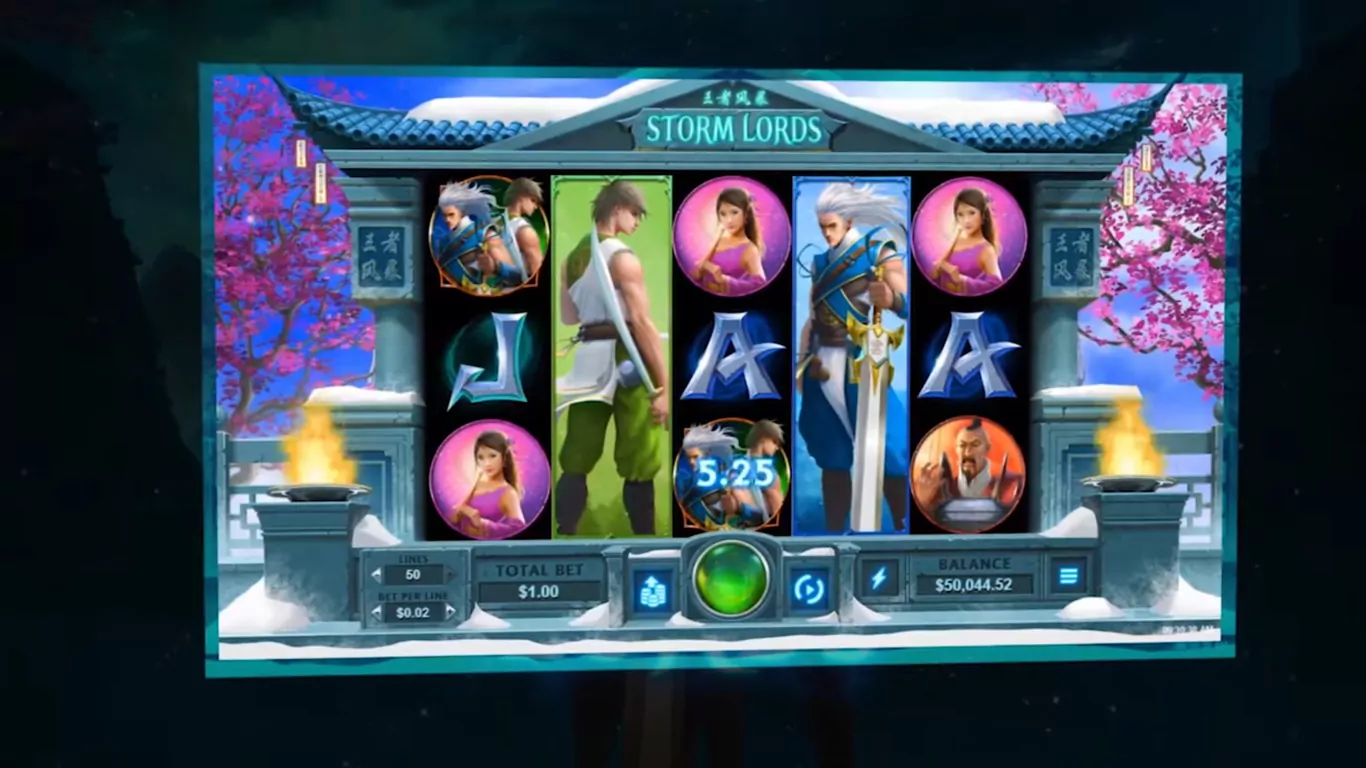Decrease the number of lines
The width and height of the screenshot is (1366, 768).
coord(376,575)
